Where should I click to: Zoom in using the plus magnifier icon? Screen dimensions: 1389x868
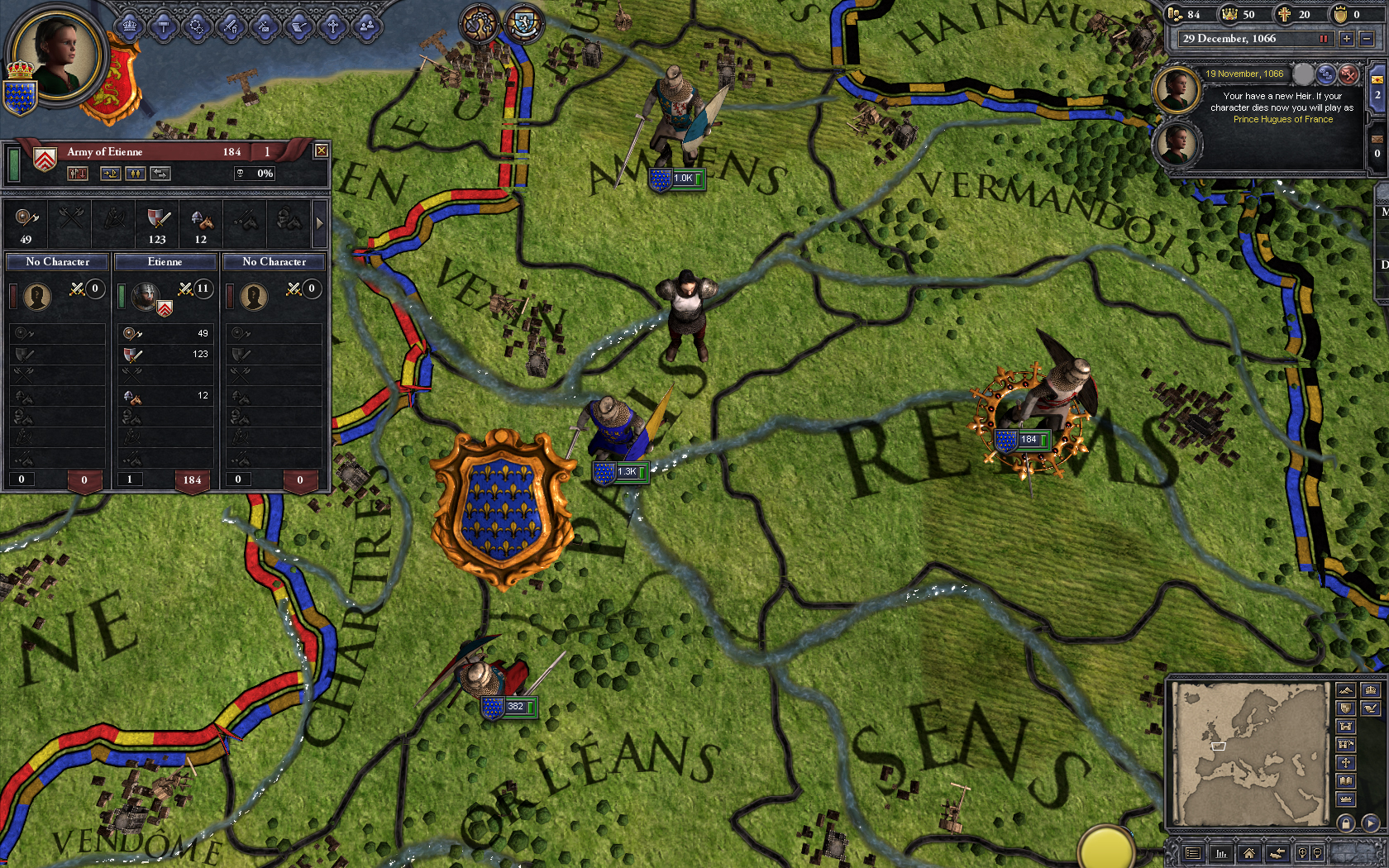pos(1303,853)
